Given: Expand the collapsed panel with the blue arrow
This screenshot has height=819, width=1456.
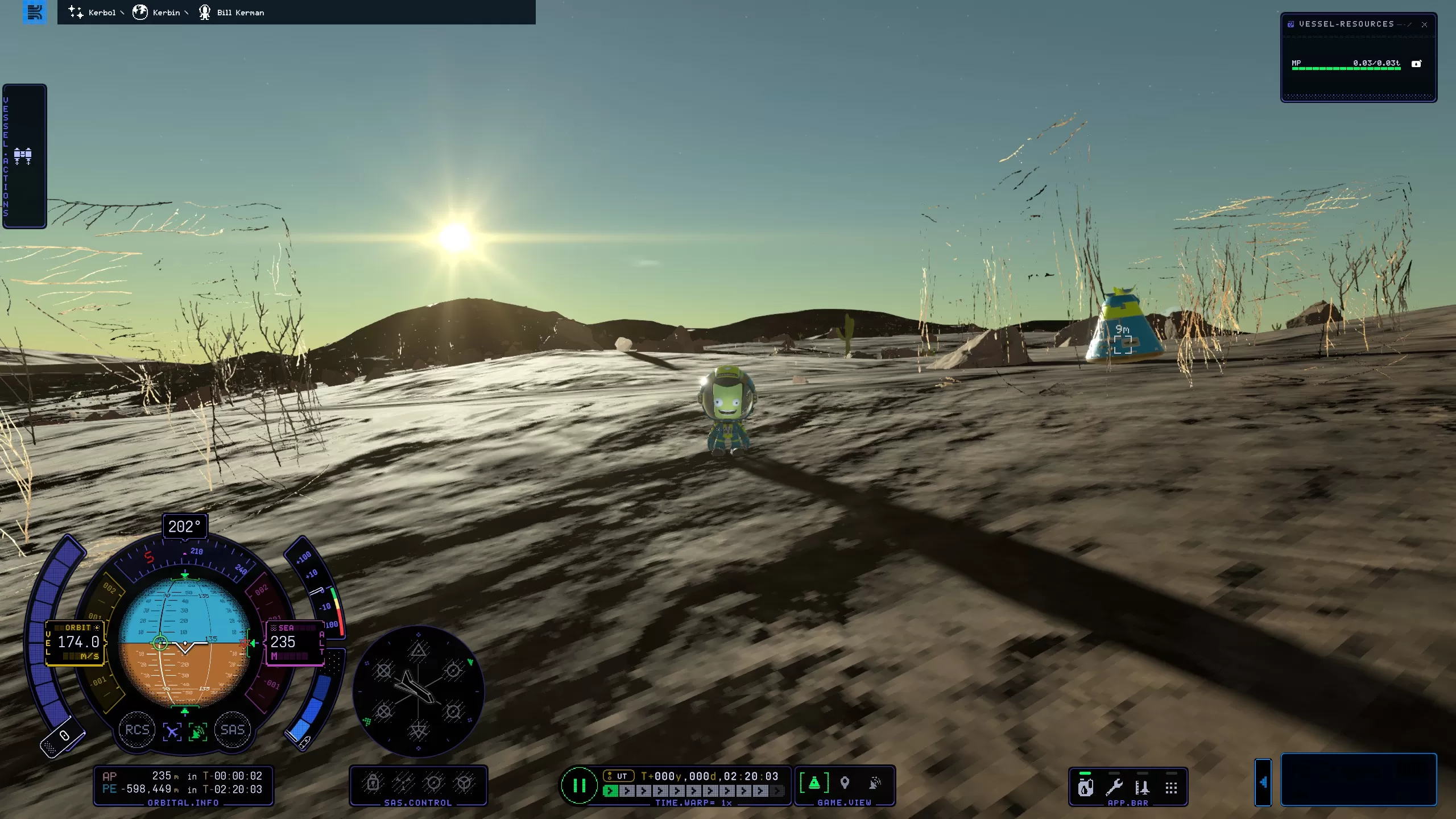Looking at the screenshot, I should click(1263, 783).
